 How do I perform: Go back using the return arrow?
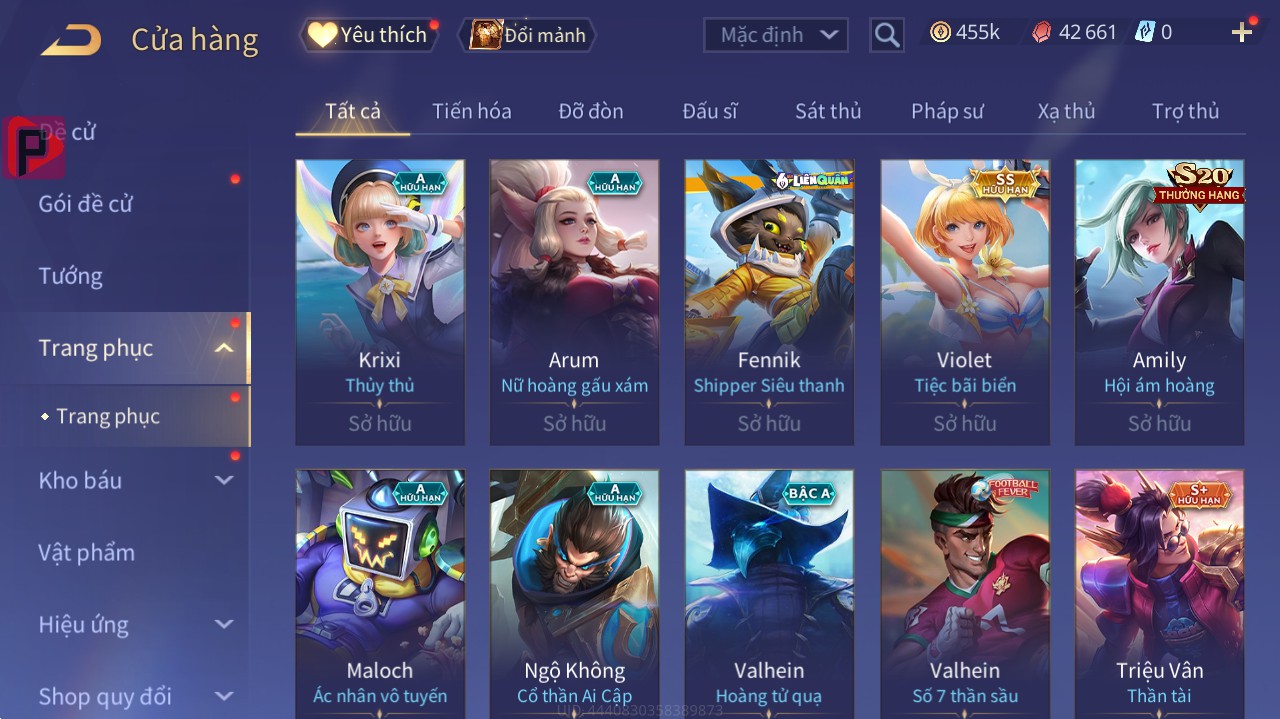pyautogui.click(x=71, y=40)
